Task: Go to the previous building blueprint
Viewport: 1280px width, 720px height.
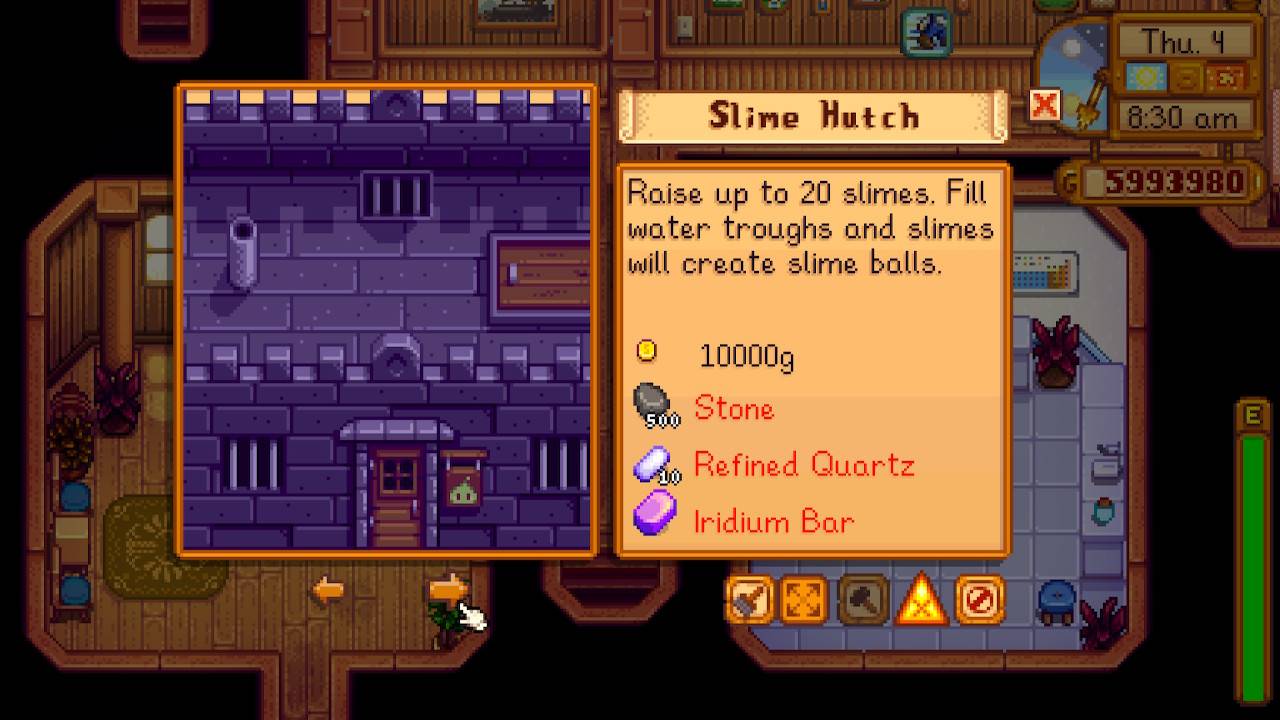Action: [327, 590]
